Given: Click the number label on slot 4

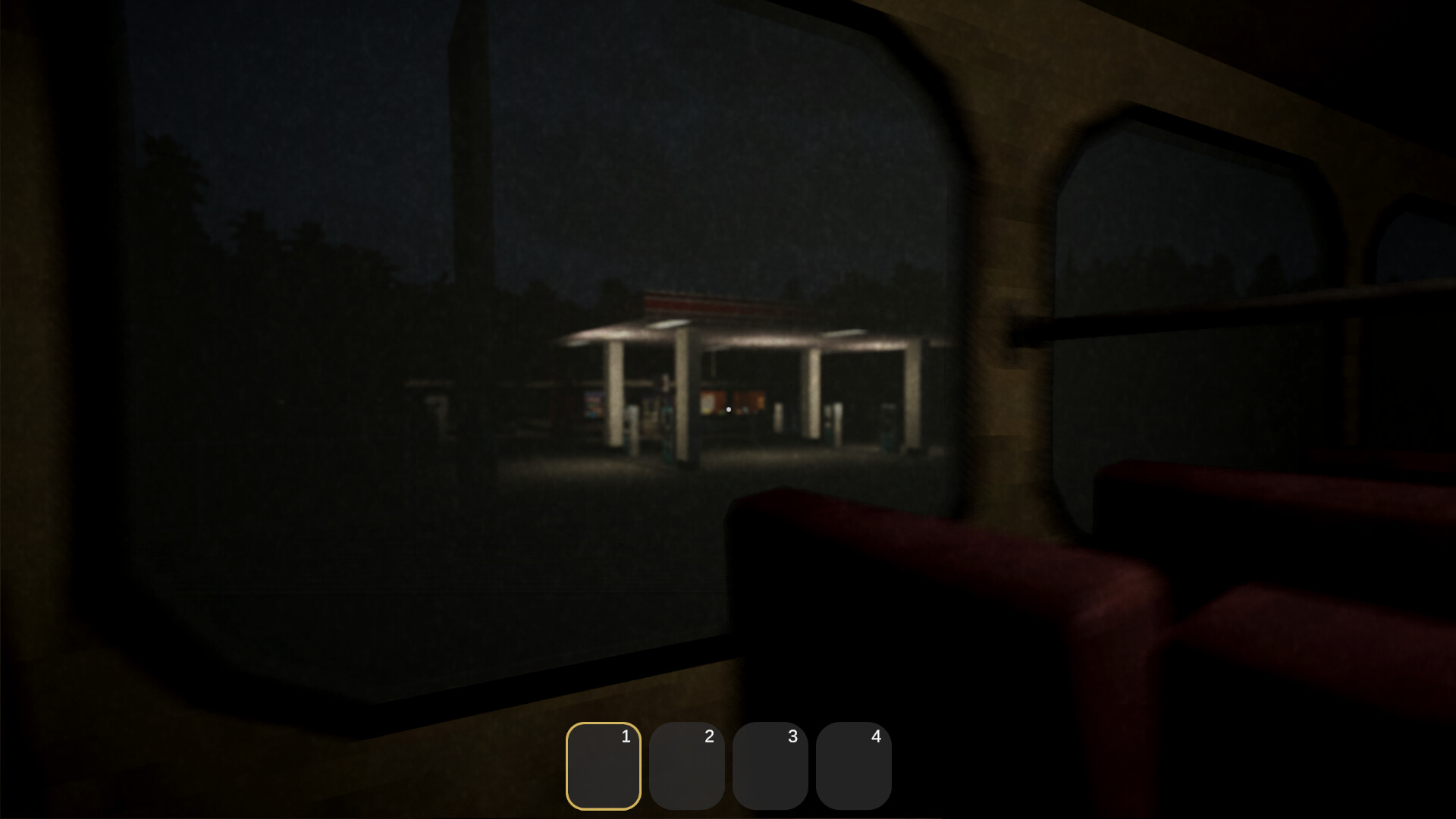Looking at the screenshot, I should point(876,736).
